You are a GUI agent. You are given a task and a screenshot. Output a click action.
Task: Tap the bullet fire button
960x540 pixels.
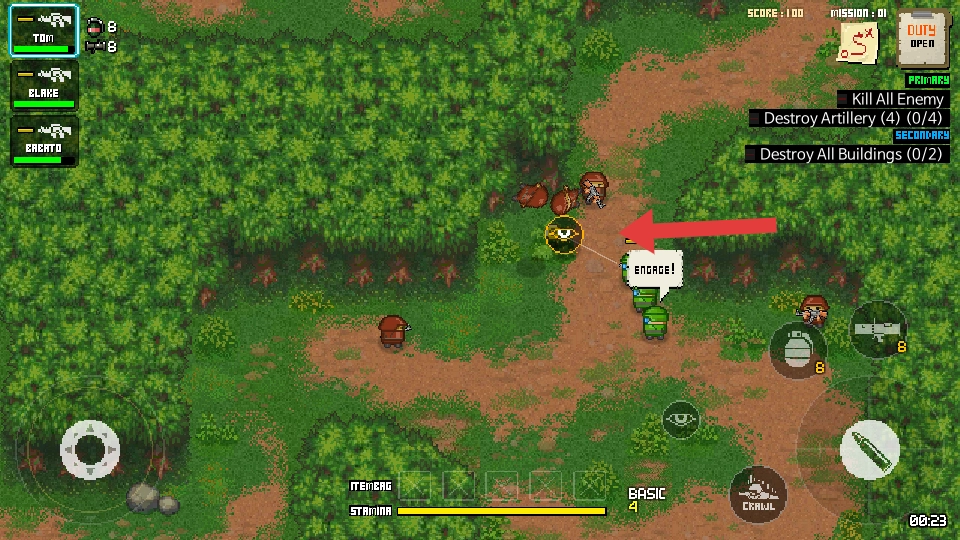pos(869,449)
